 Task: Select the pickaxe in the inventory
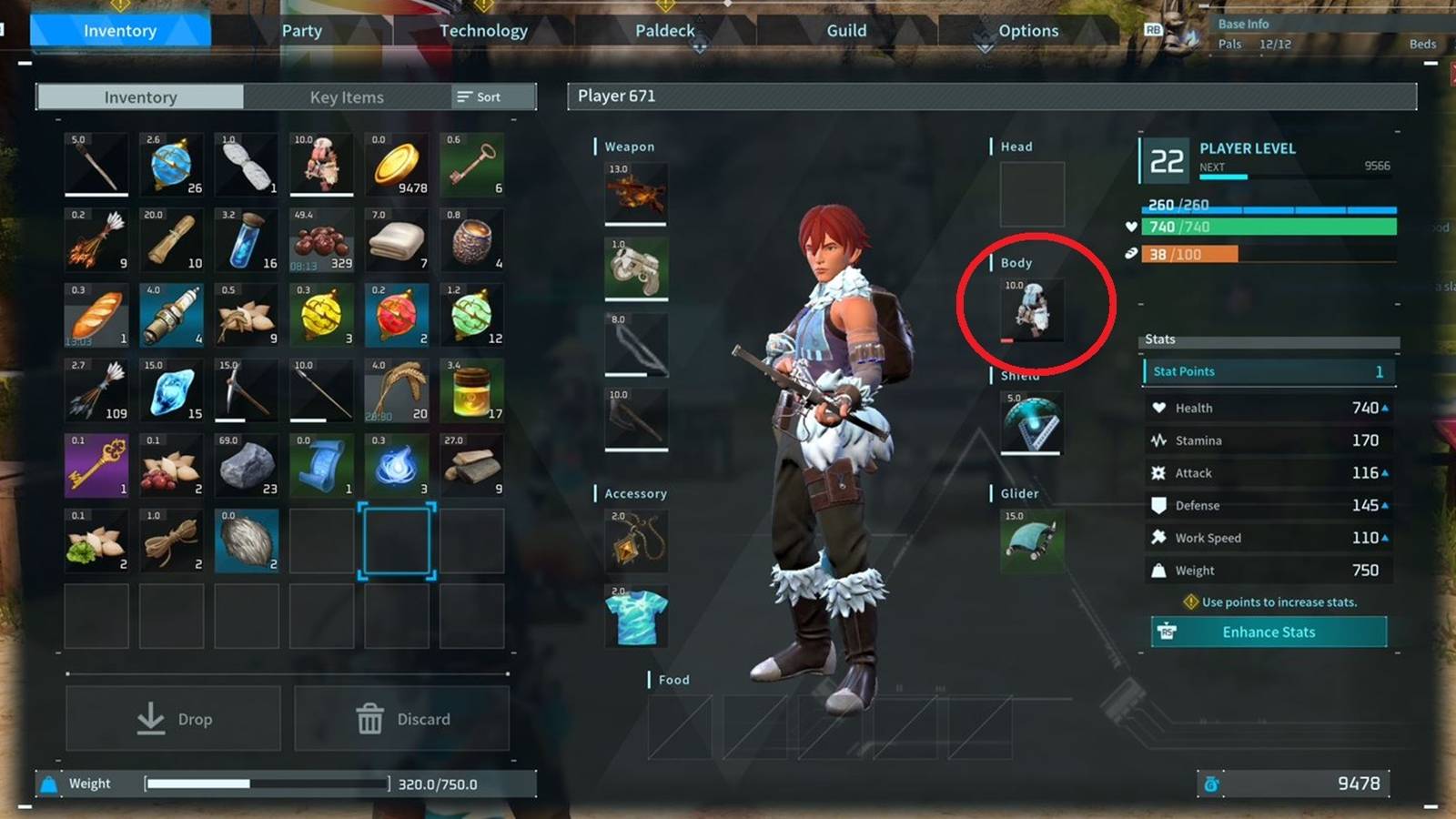(246, 390)
